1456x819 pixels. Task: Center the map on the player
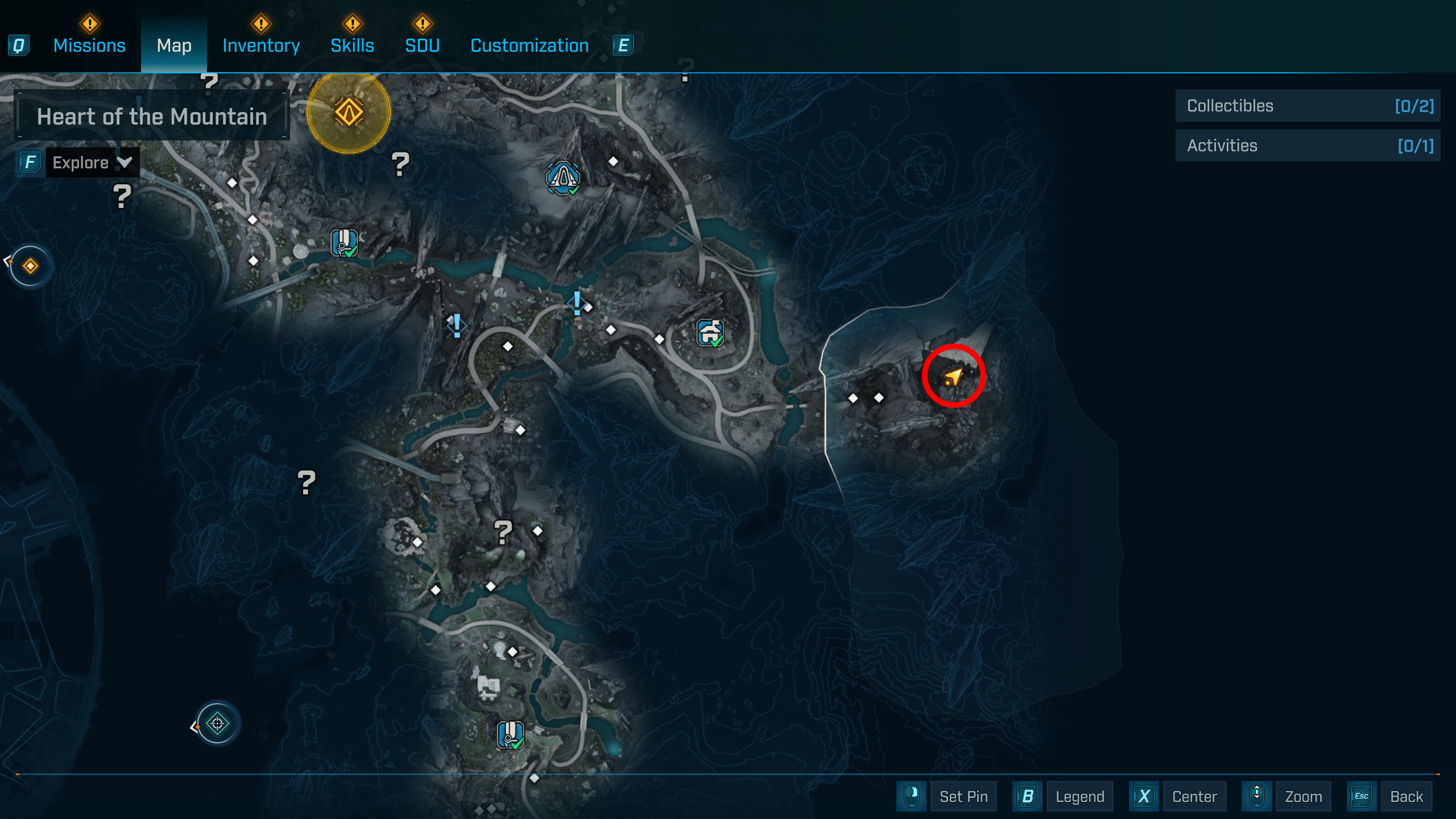tap(1194, 796)
